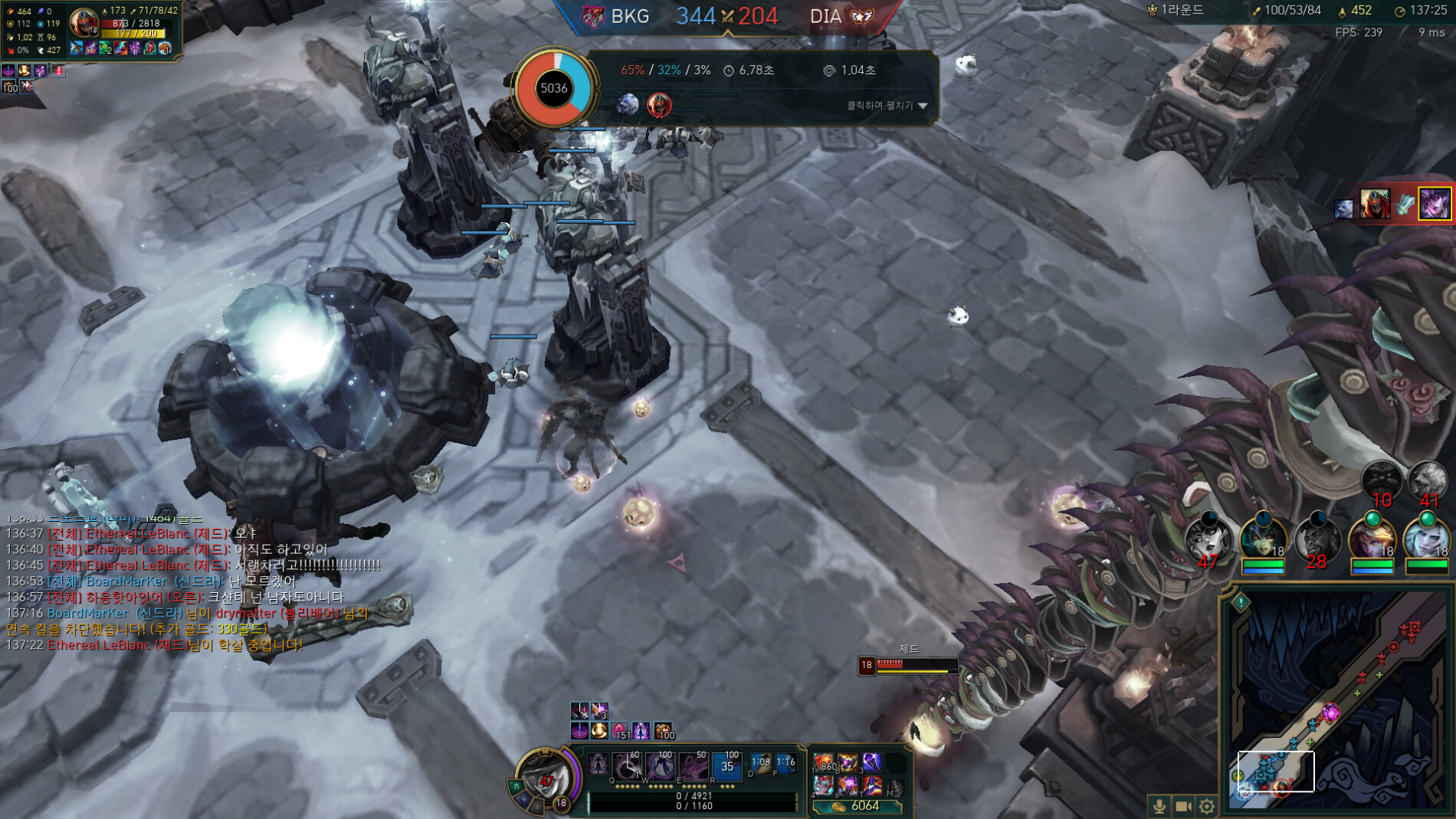Toggle the microphone button
The height and width of the screenshot is (819, 1456).
[x=1159, y=805]
